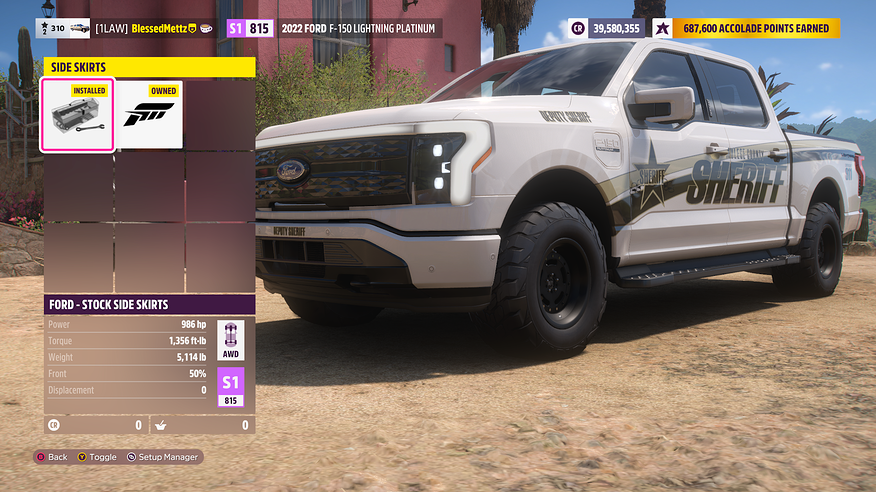This screenshot has height=492, width=876.
Task: Activate the Toggle option
Action: pyautogui.click(x=96, y=457)
